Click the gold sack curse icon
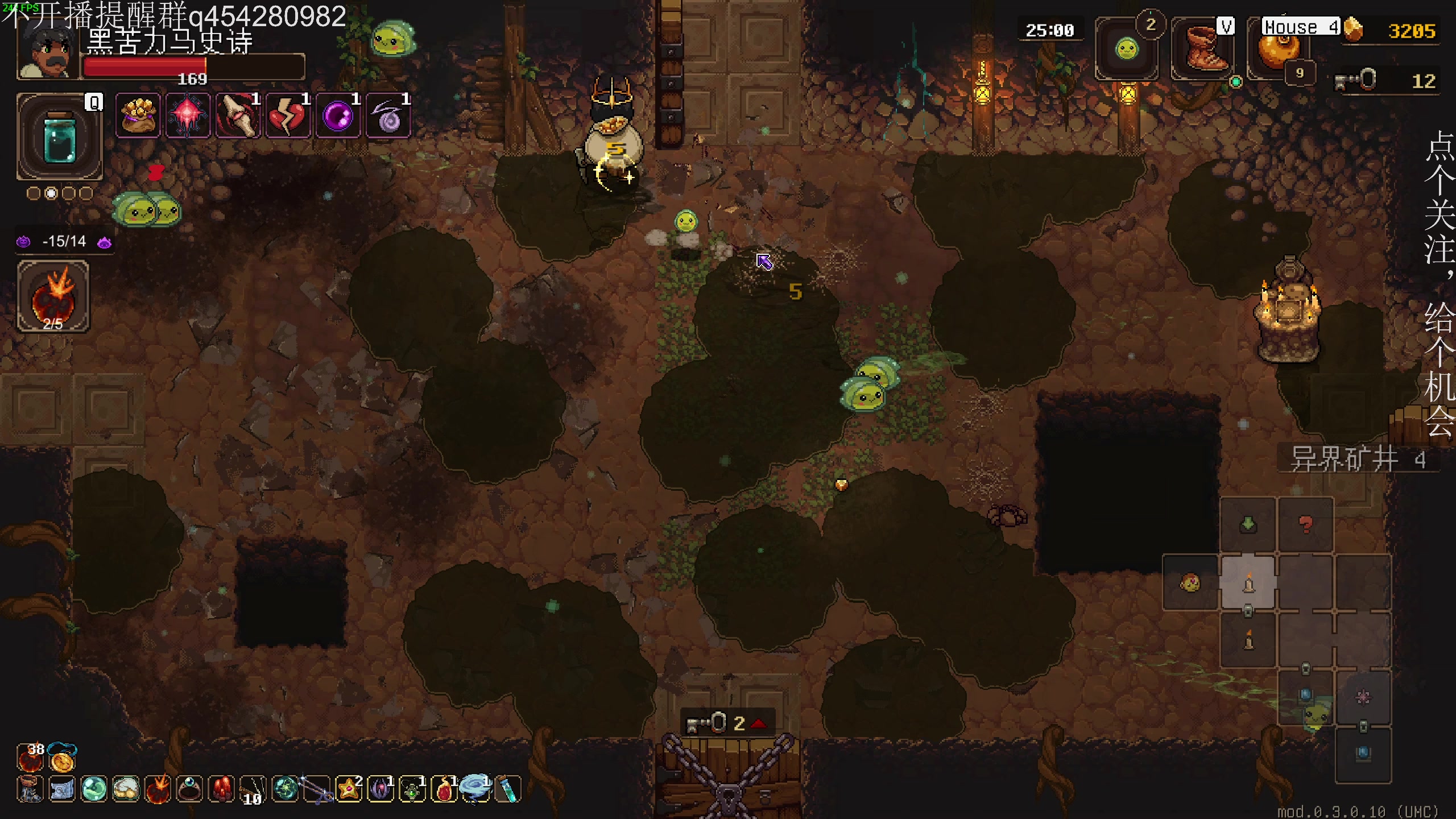The image size is (1456, 819). (x=138, y=116)
